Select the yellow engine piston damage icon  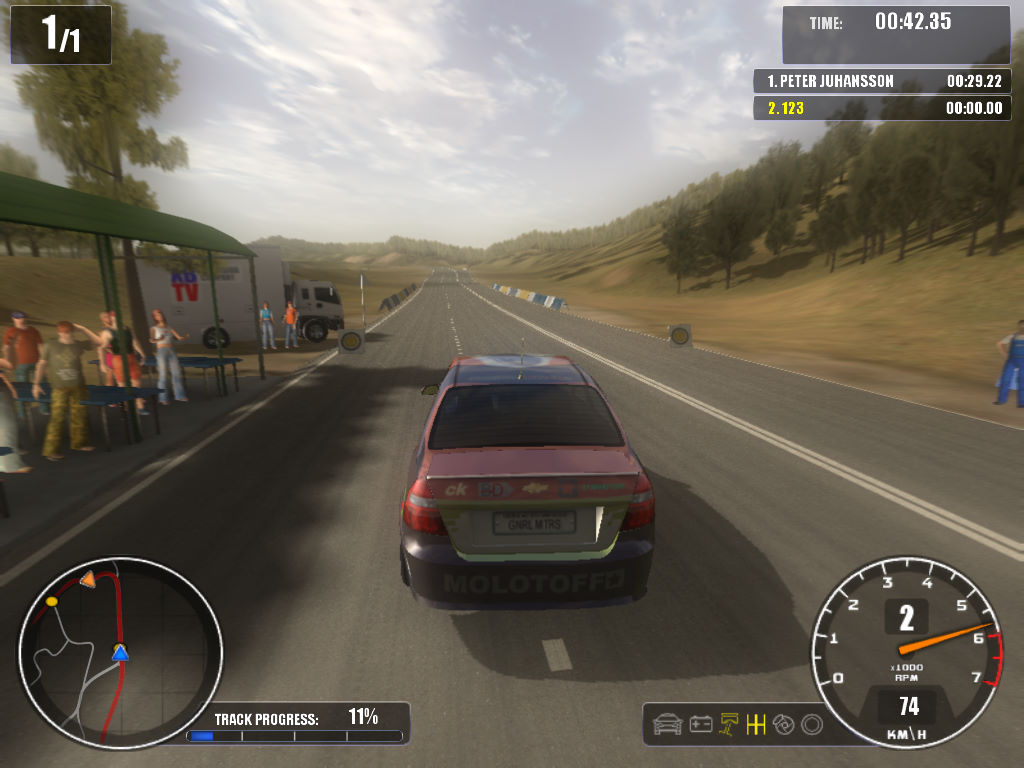[x=730, y=724]
